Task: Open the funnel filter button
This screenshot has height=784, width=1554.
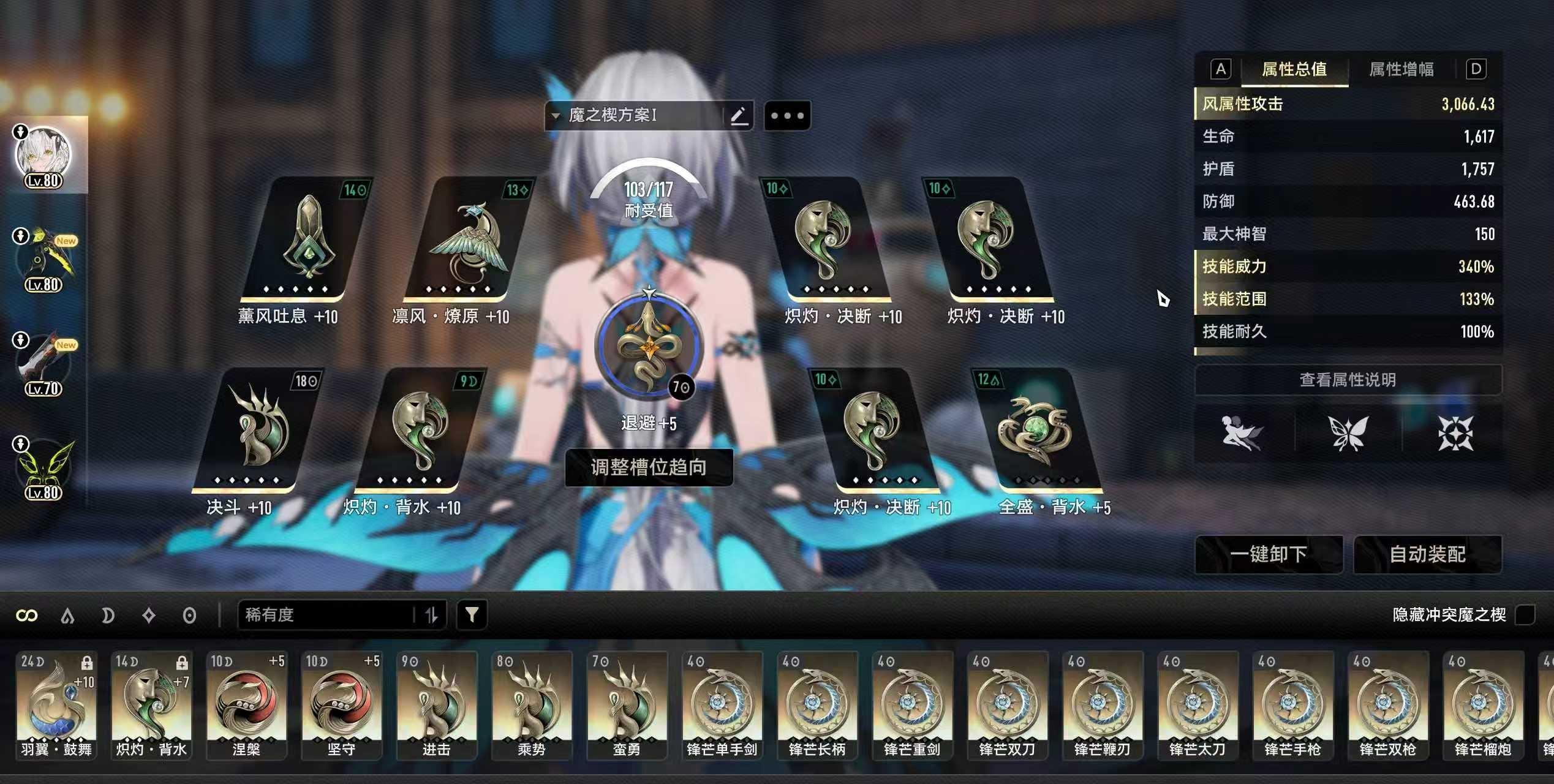Action: click(x=472, y=614)
